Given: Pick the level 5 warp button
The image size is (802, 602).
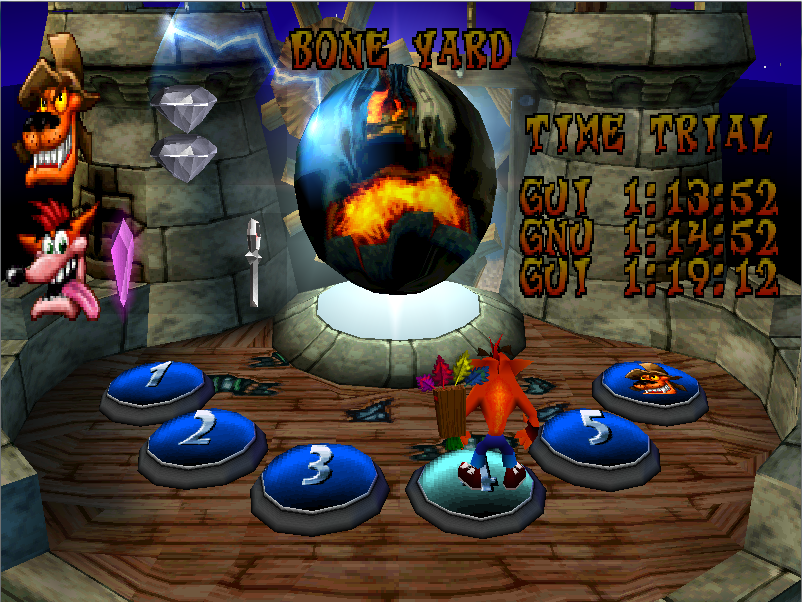Looking at the screenshot, I should click(x=592, y=433).
